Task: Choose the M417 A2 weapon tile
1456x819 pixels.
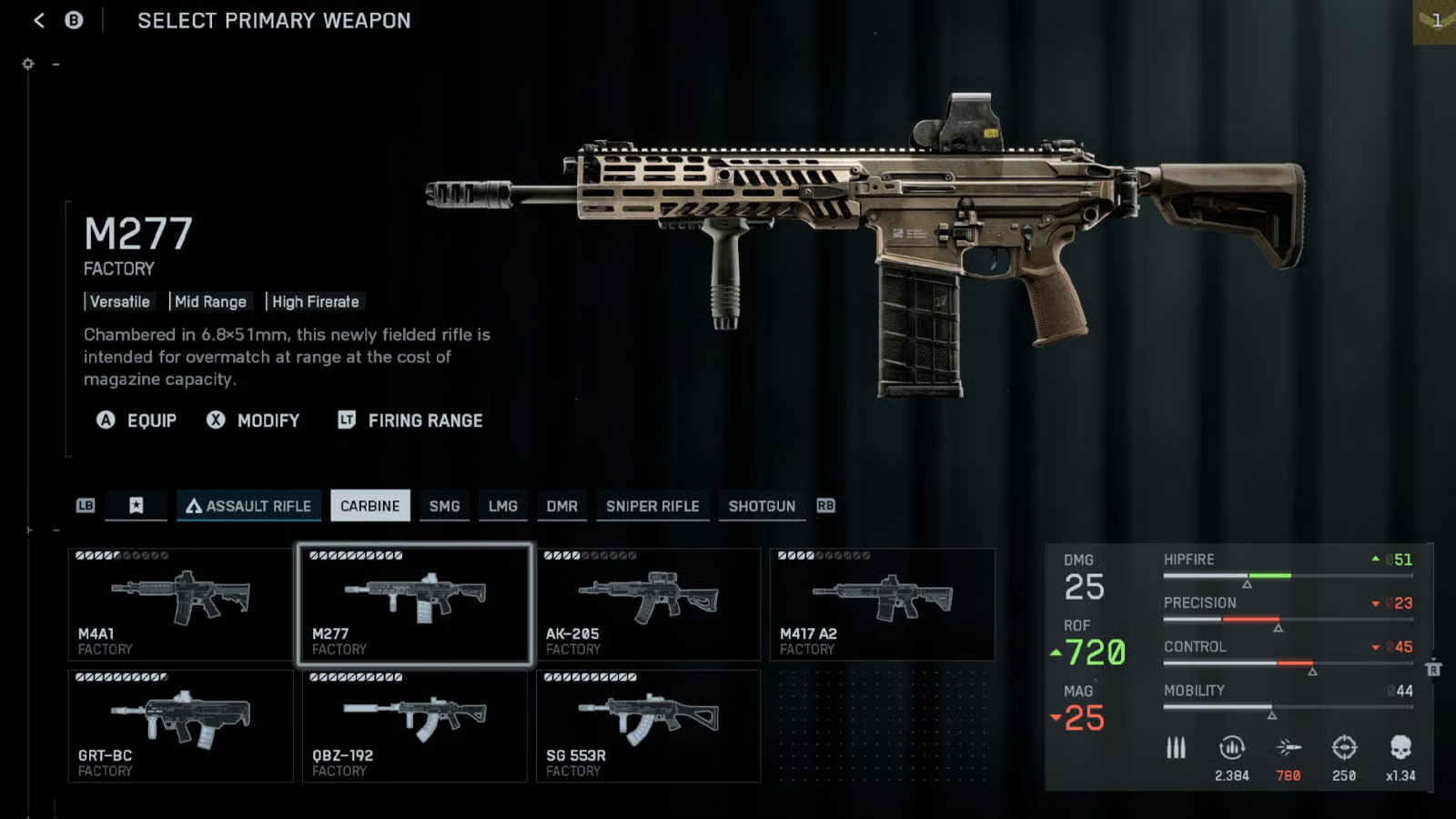Action: (x=882, y=604)
